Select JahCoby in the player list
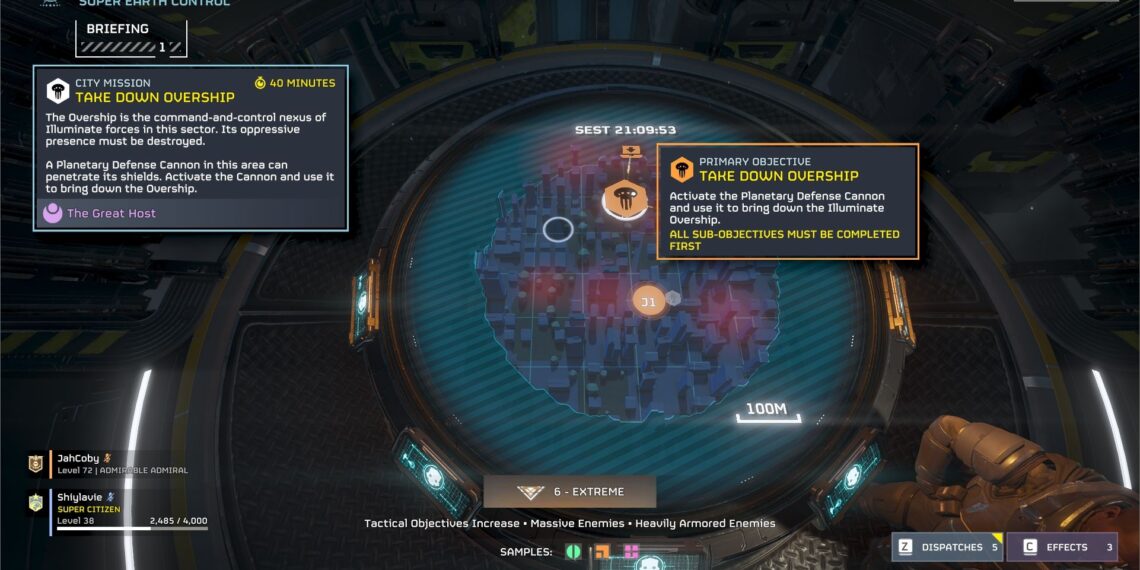The image size is (1140, 570). point(80,464)
